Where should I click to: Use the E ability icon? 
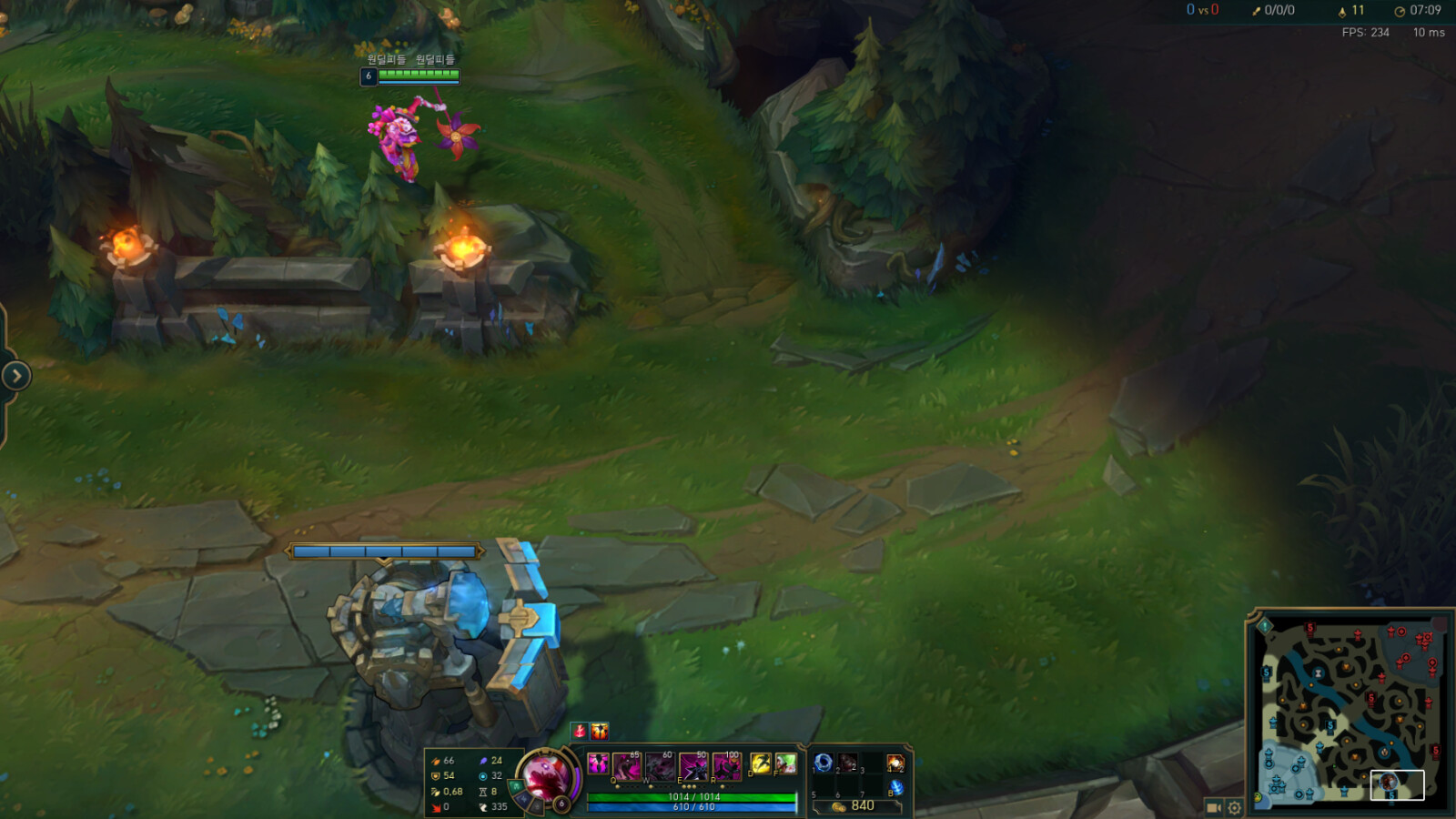point(693,766)
